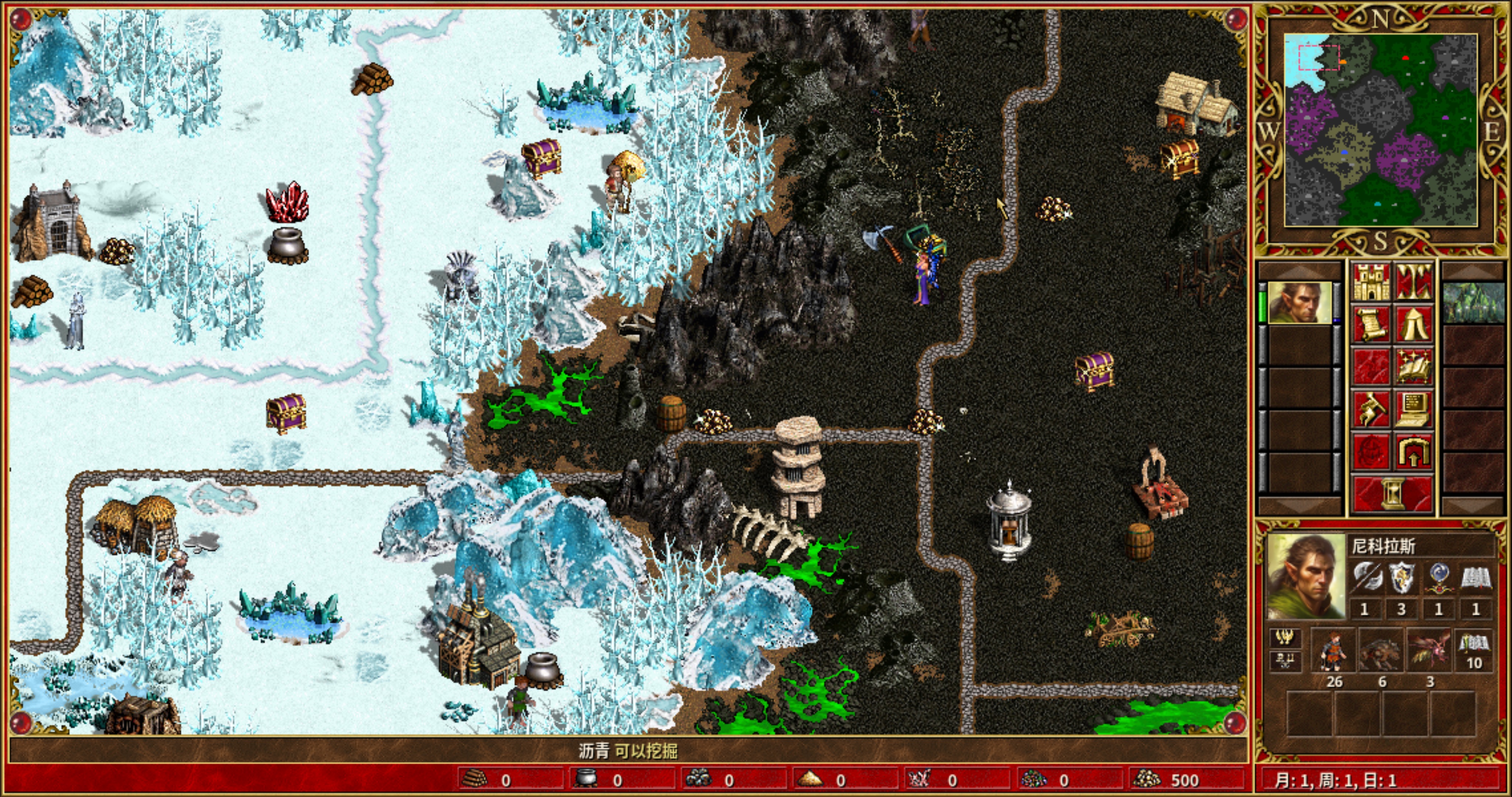Image resolution: width=1512 pixels, height=797 pixels.
Task: Select the next hero arch button
Action: tap(1414, 451)
